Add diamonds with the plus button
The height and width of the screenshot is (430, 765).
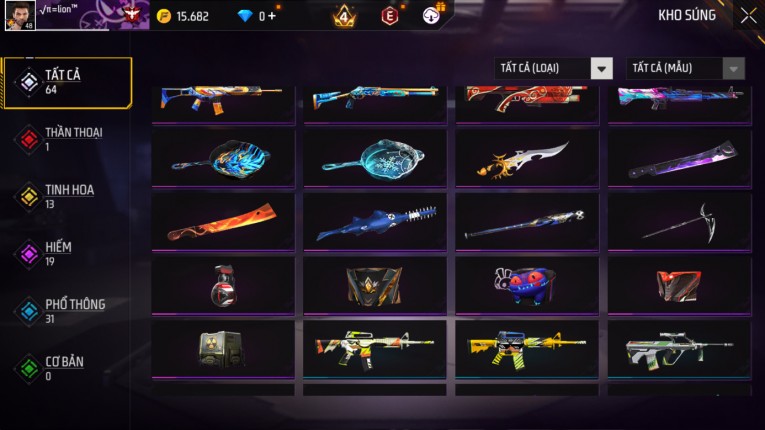pos(272,16)
